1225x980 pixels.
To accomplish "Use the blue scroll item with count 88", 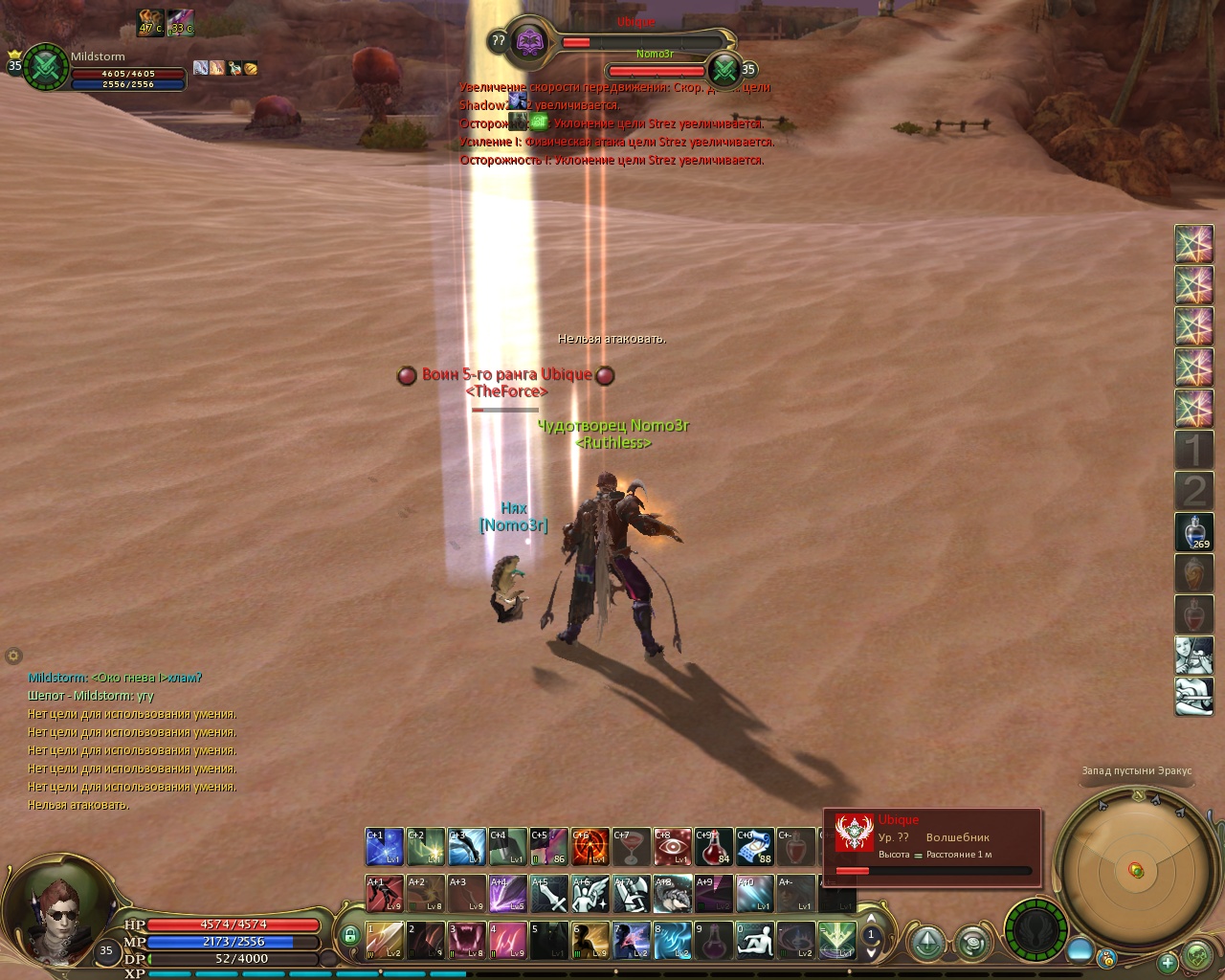I will [x=755, y=847].
